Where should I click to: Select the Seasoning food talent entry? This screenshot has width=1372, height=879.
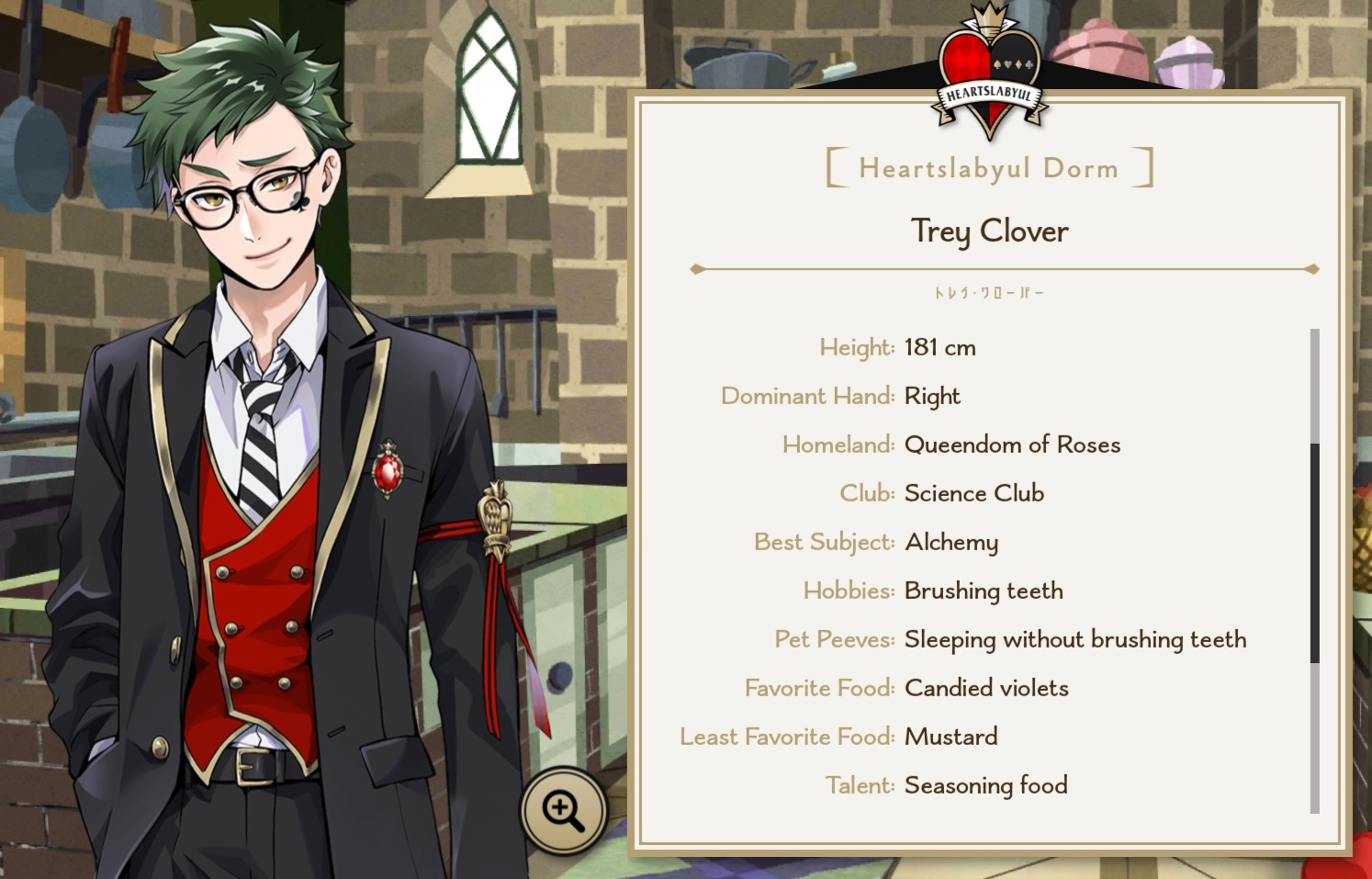pos(985,785)
